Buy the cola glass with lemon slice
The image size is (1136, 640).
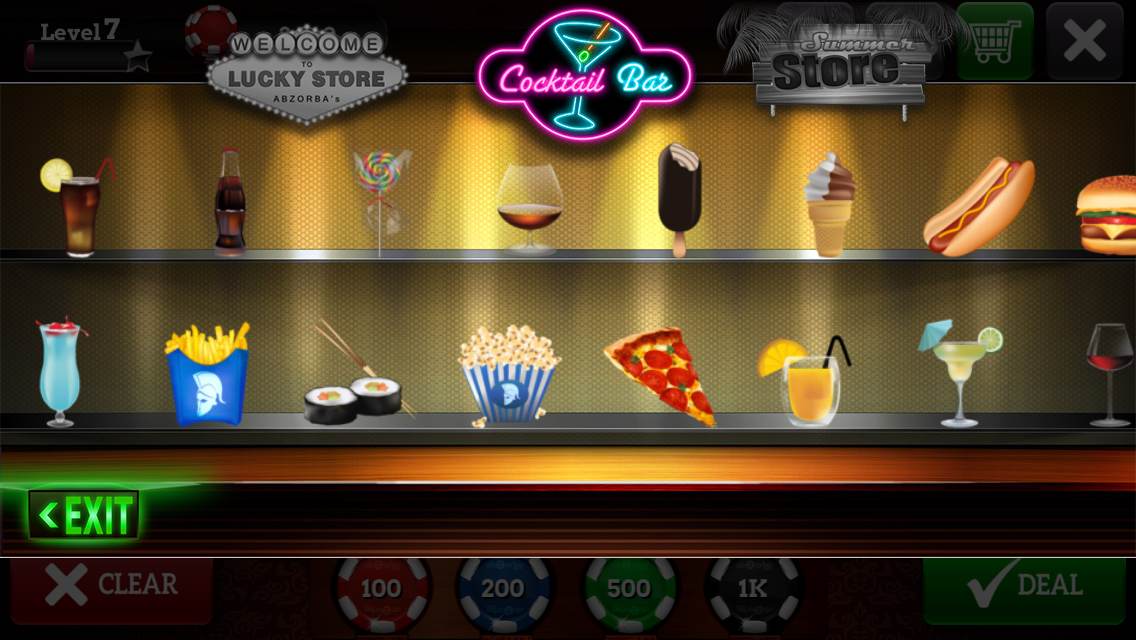(x=76, y=208)
